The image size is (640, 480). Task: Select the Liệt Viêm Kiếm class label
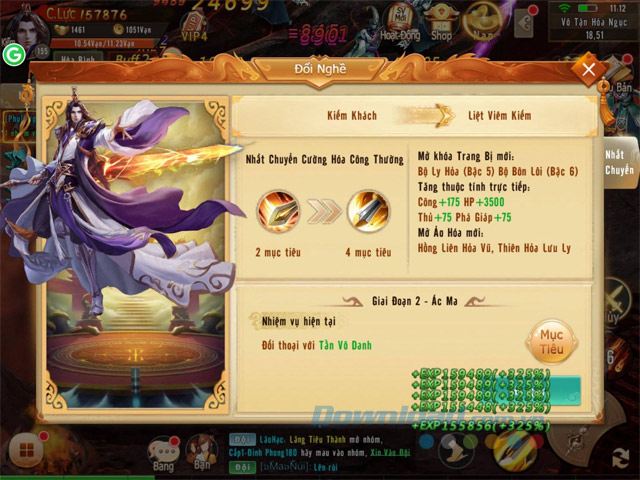coord(500,116)
